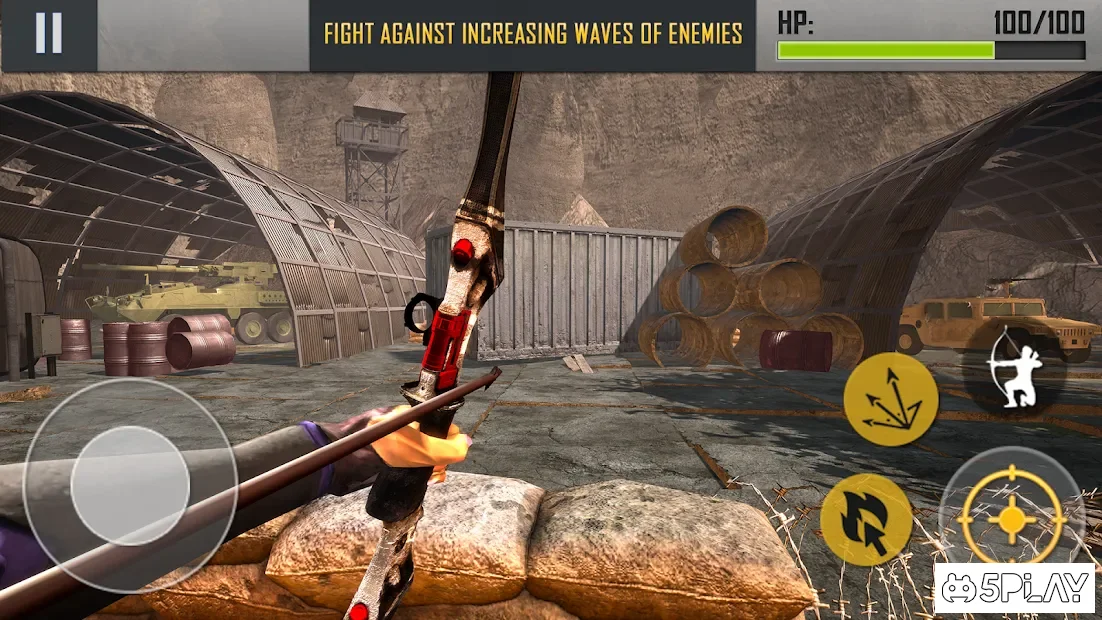Tap the virtual movement joystick

coord(130,485)
